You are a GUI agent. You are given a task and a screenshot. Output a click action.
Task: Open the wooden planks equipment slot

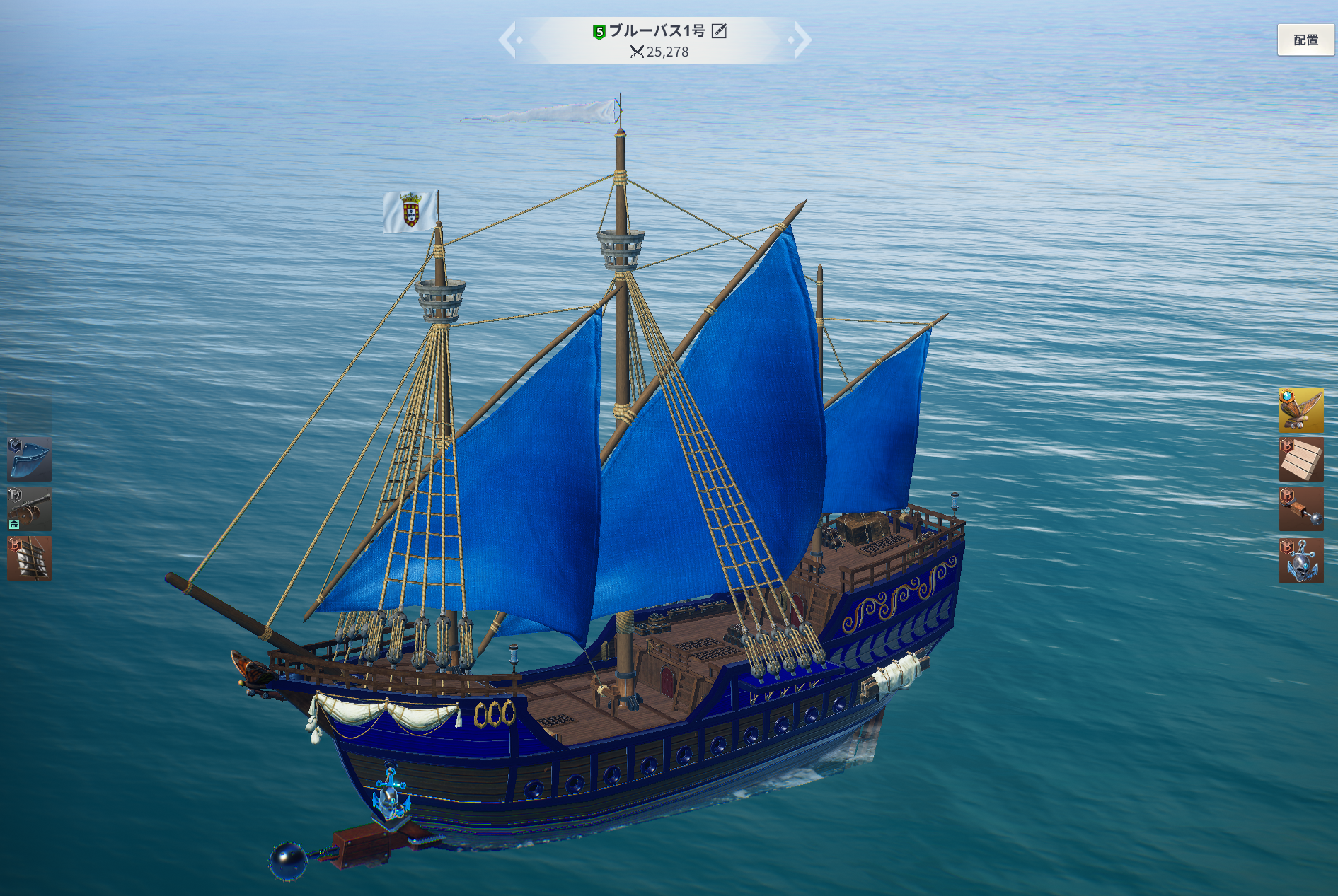tap(1300, 460)
